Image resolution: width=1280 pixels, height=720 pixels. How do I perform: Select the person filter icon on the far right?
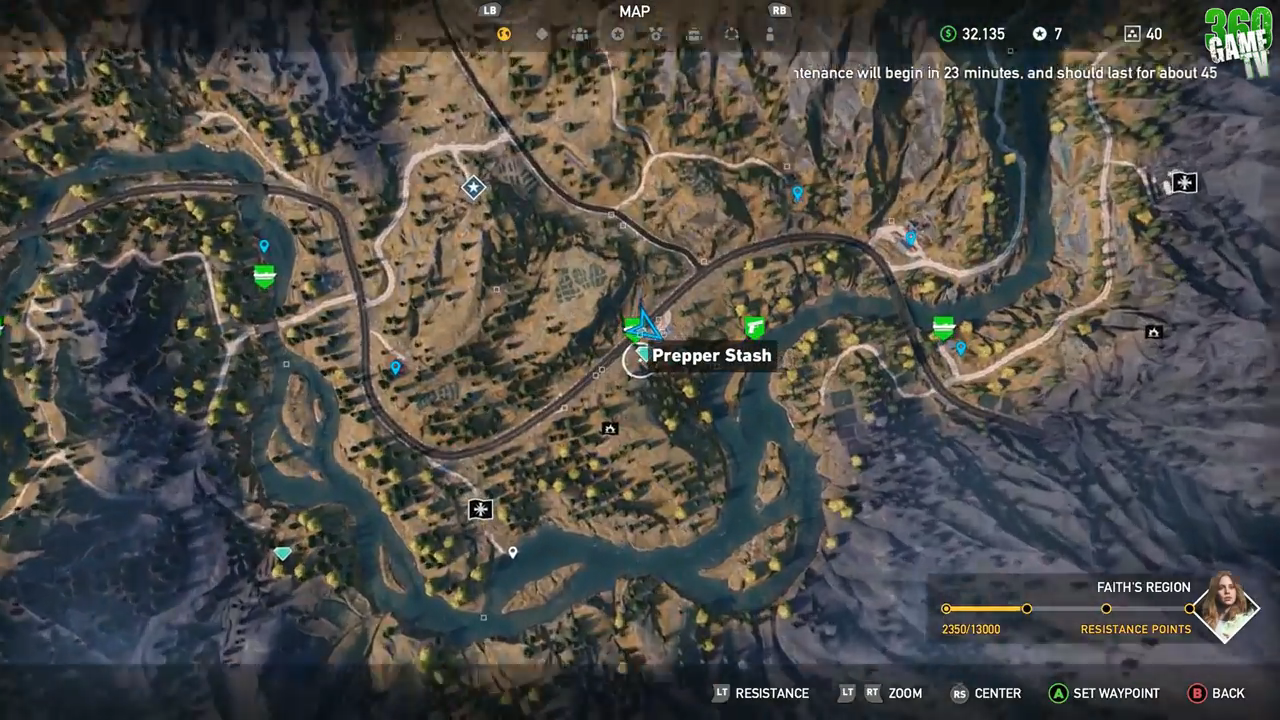coord(769,33)
